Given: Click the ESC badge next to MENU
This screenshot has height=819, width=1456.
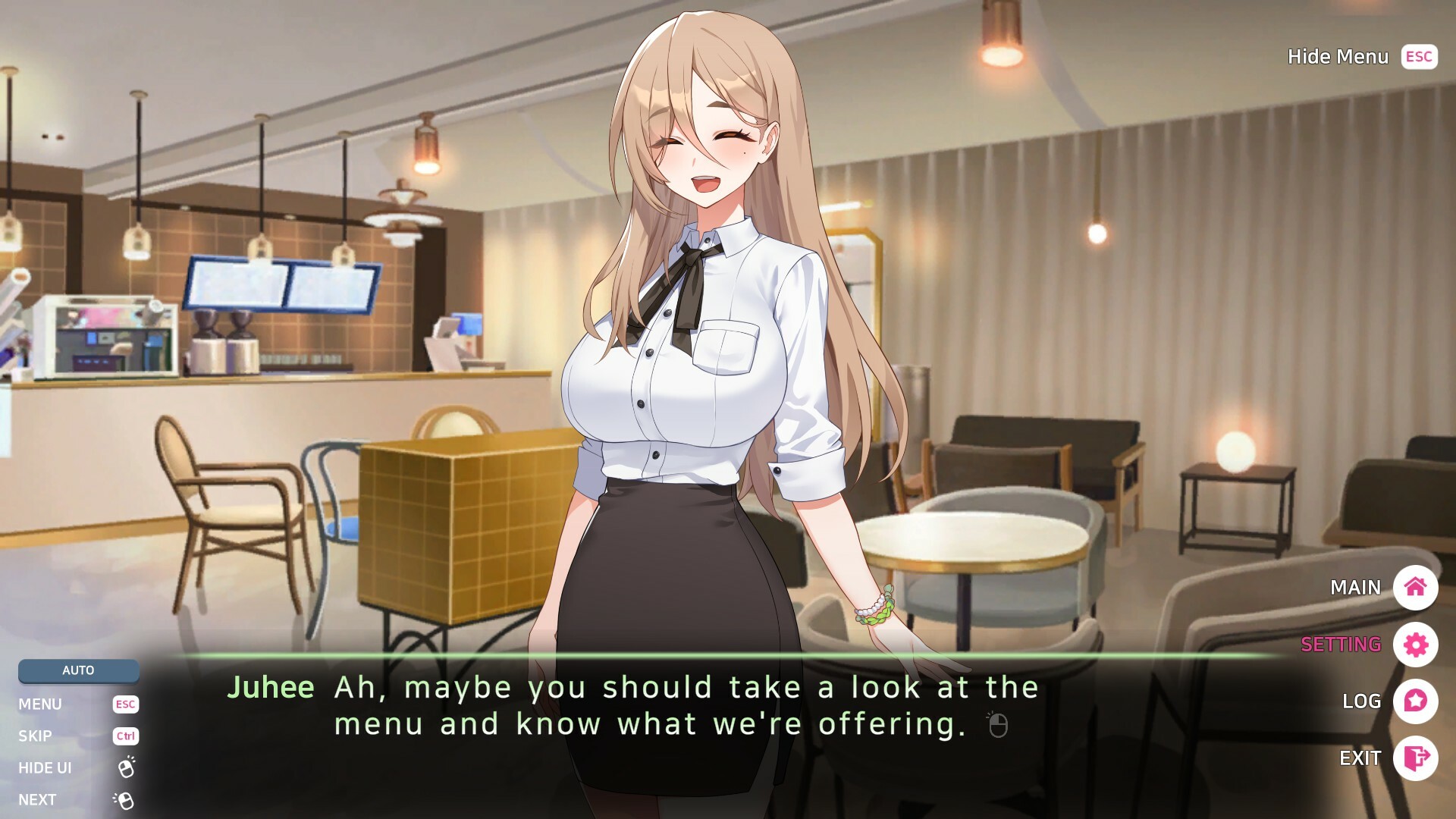Looking at the screenshot, I should coord(125,704).
